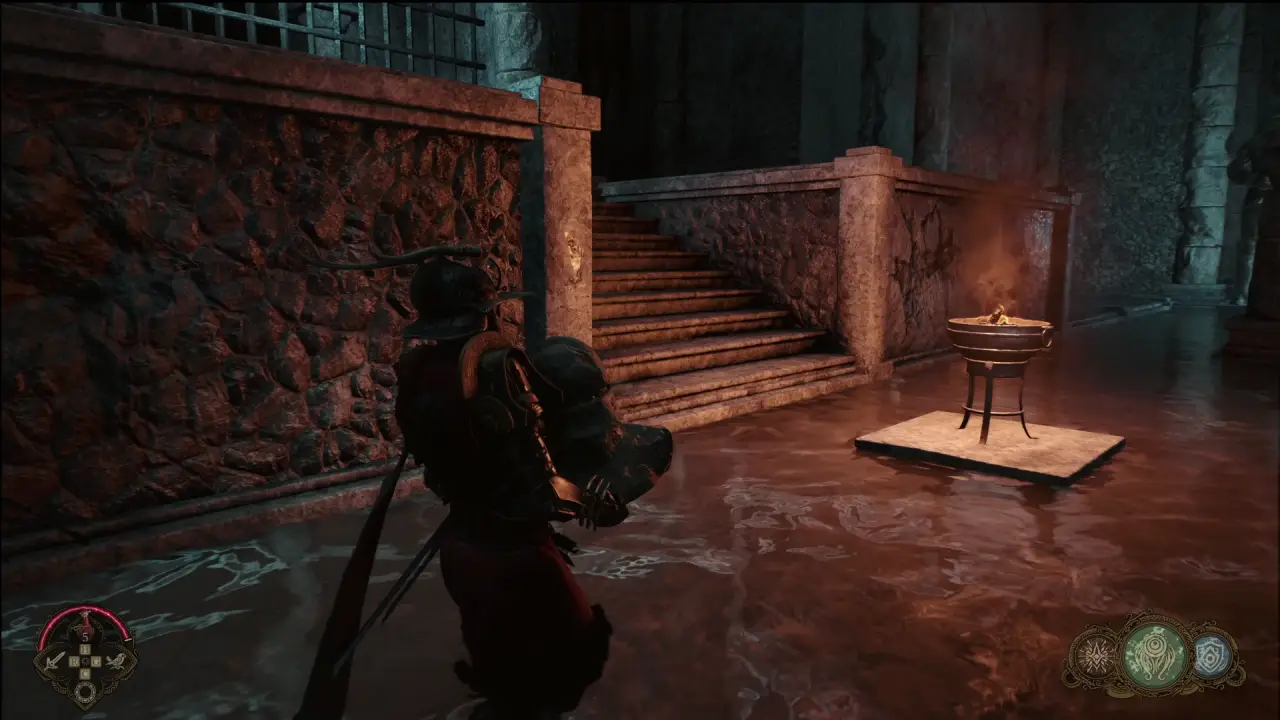Screen dimensions: 1280x720
Task: Activate the green eye spell icon
Action: pyautogui.click(x=1155, y=657)
